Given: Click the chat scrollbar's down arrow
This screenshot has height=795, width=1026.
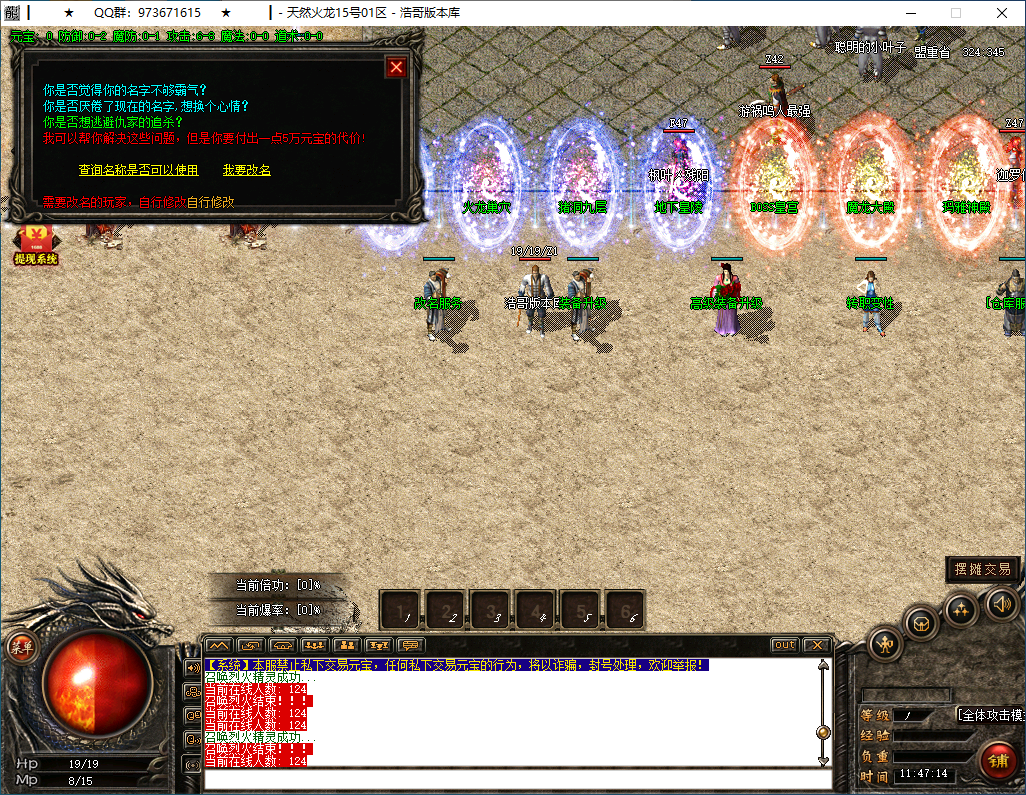Looking at the screenshot, I should point(823,761).
